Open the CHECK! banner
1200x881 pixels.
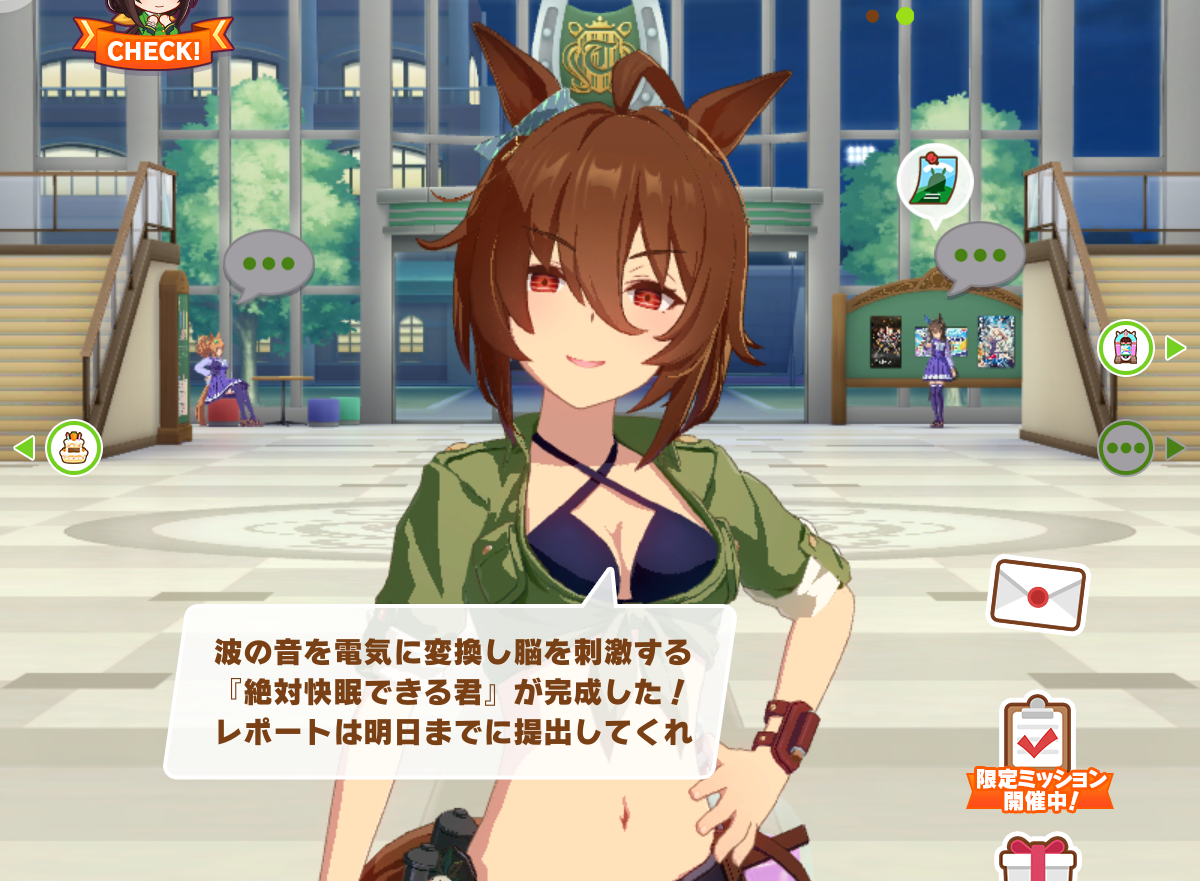tap(152, 45)
